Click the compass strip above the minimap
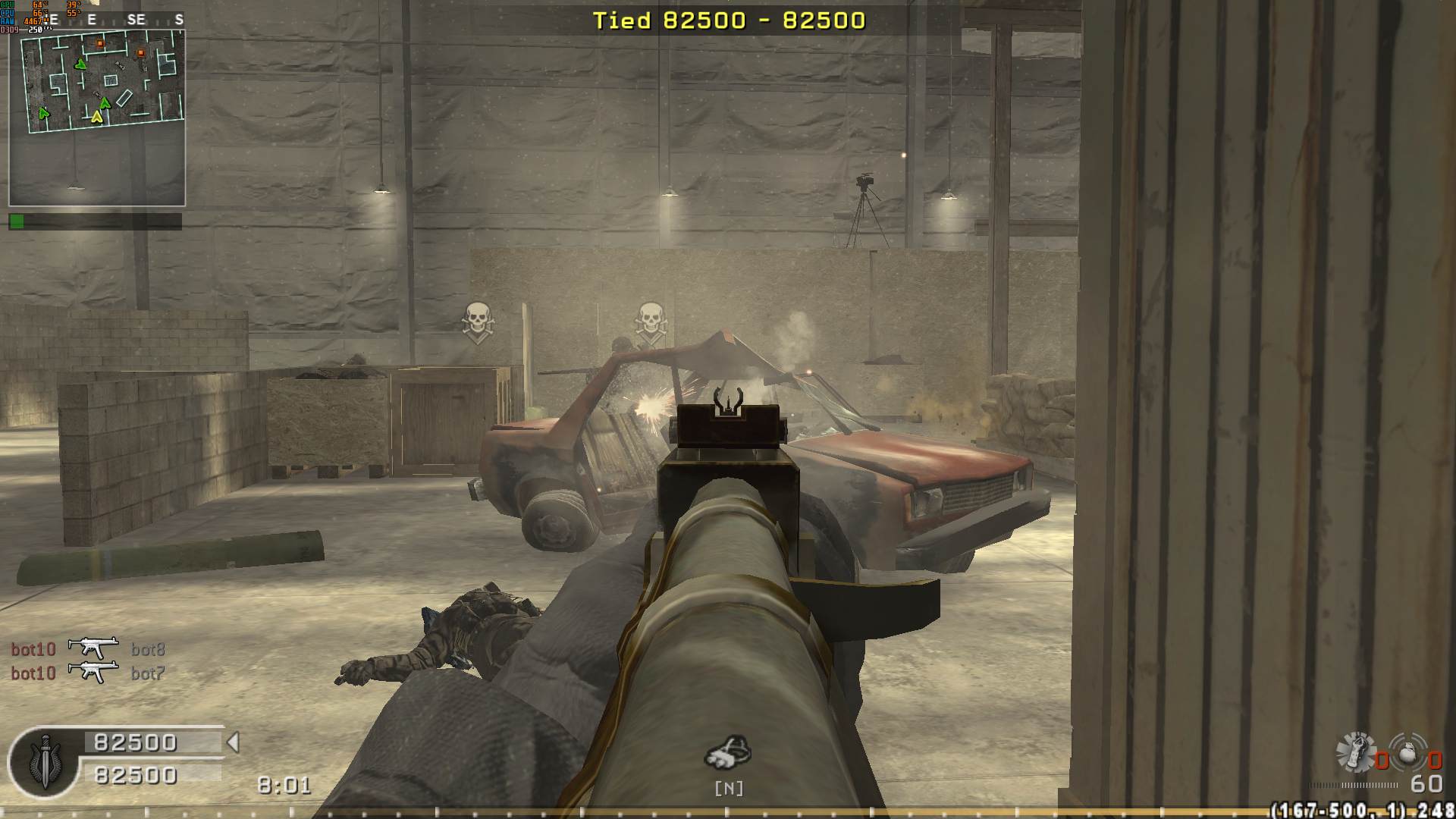Image resolution: width=1456 pixels, height=819 pixels. tap(114, 20)
